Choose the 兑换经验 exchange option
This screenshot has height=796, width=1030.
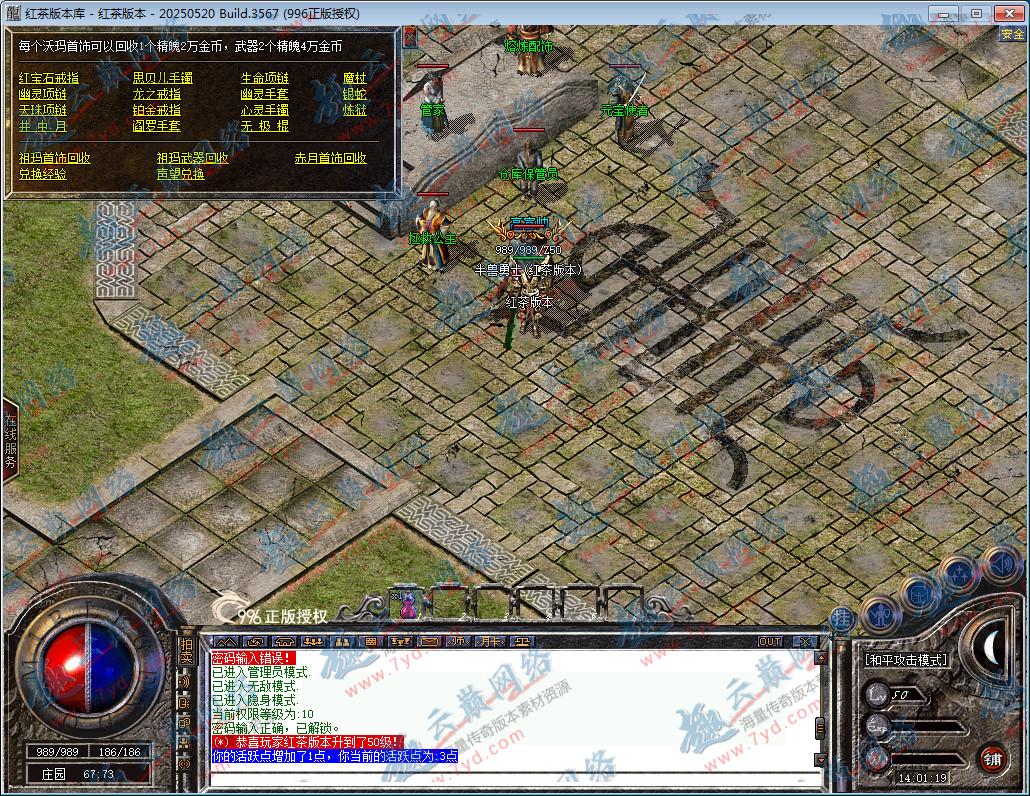(42, 174)
